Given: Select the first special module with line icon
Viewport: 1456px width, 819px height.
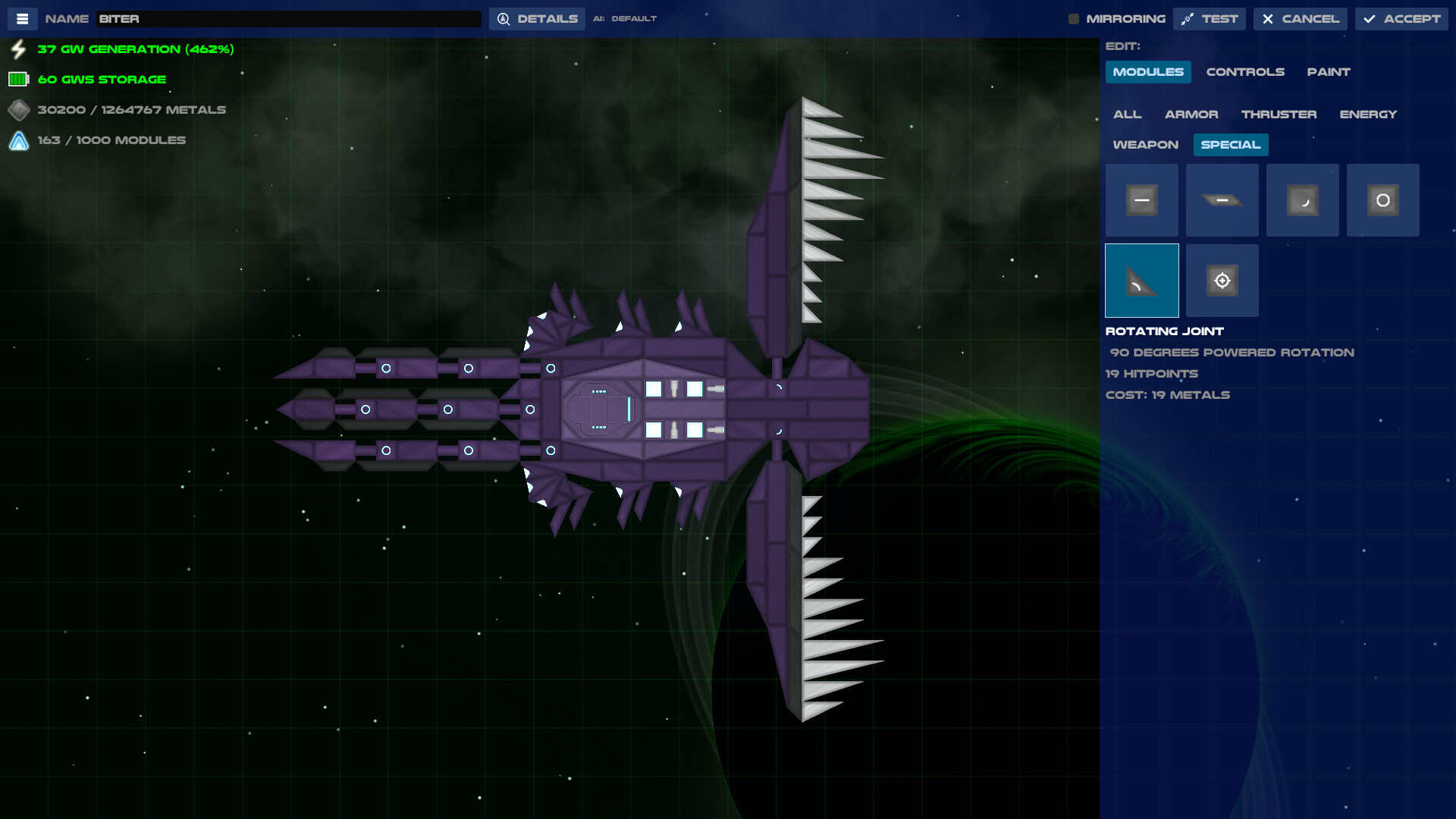Looking at the screenshot, I should pos(1141,199).
